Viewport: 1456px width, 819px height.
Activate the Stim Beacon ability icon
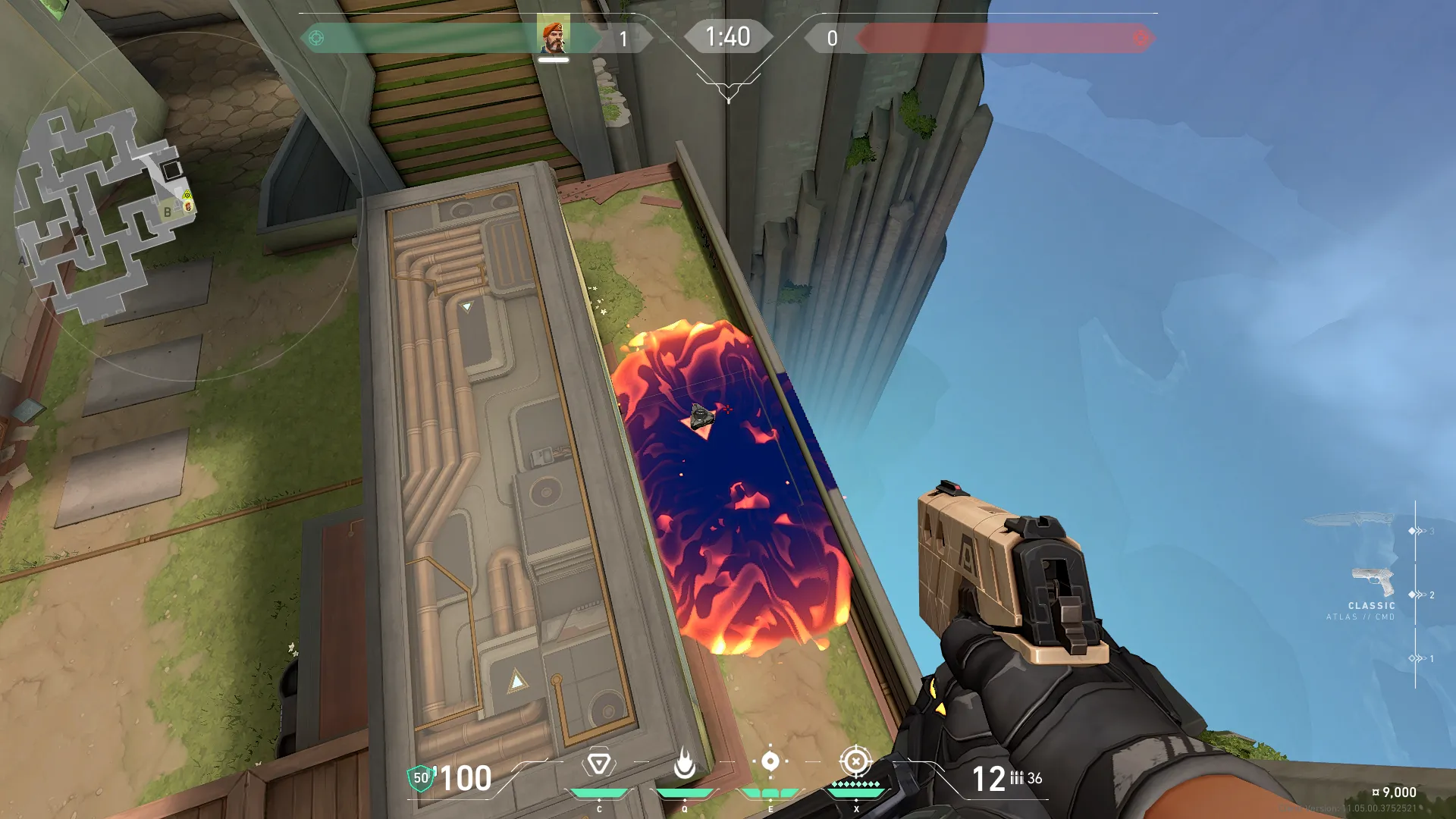click(598, 763)
